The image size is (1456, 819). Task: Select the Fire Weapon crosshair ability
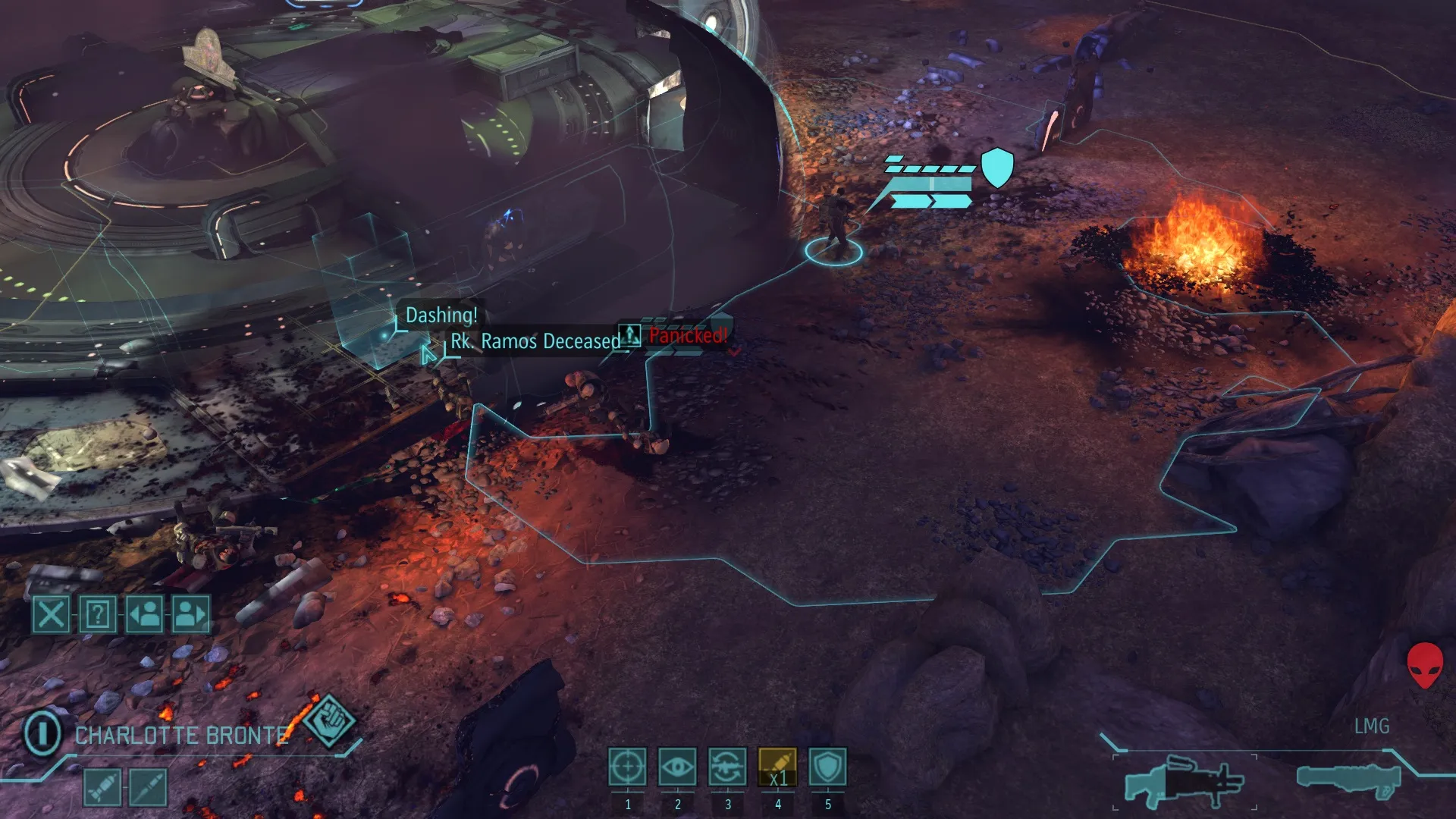point(627,767)
